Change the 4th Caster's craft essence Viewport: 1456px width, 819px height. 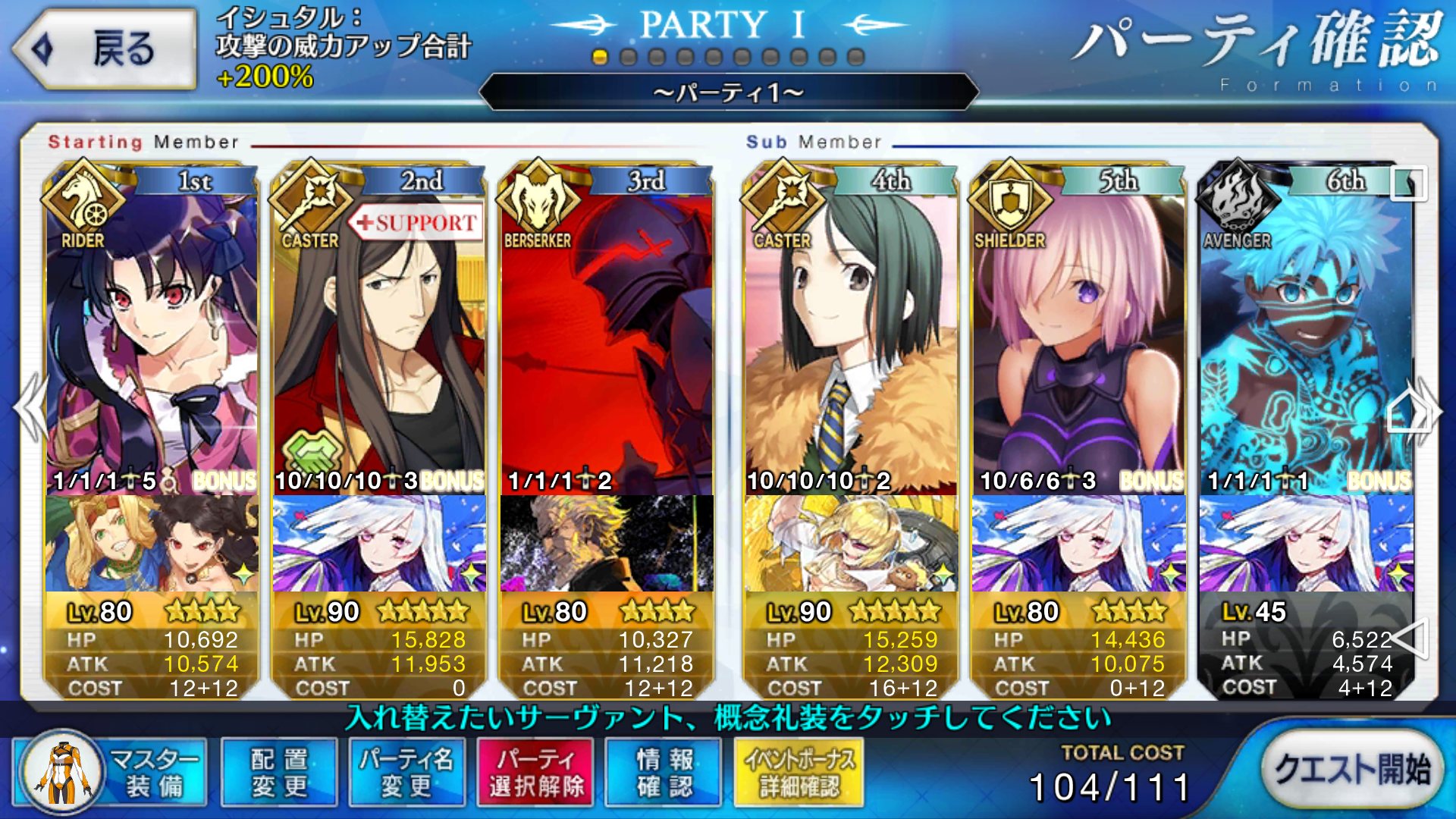click(x=851, y=543)
